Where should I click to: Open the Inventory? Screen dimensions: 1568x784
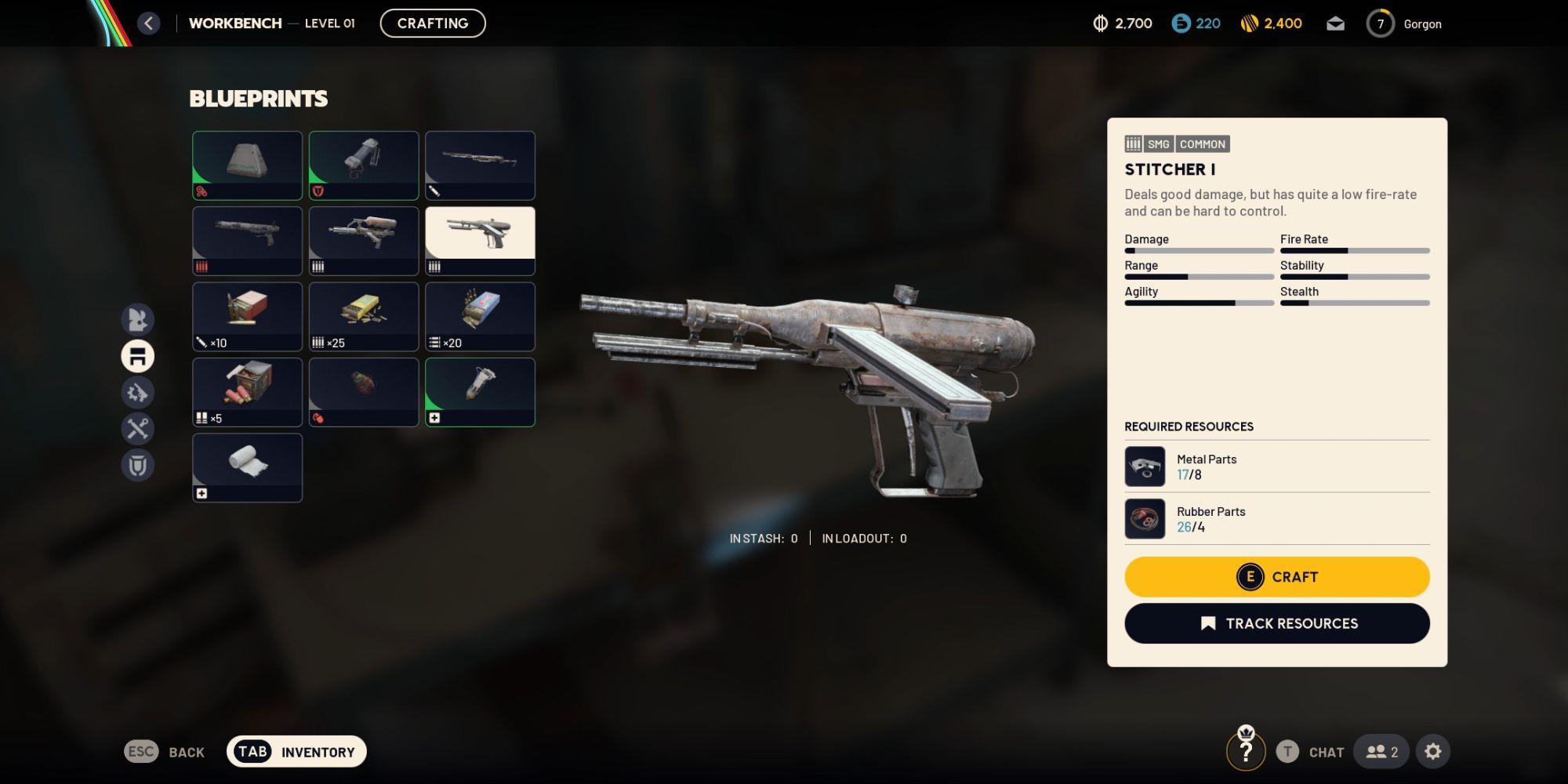(x=296, y=752)
